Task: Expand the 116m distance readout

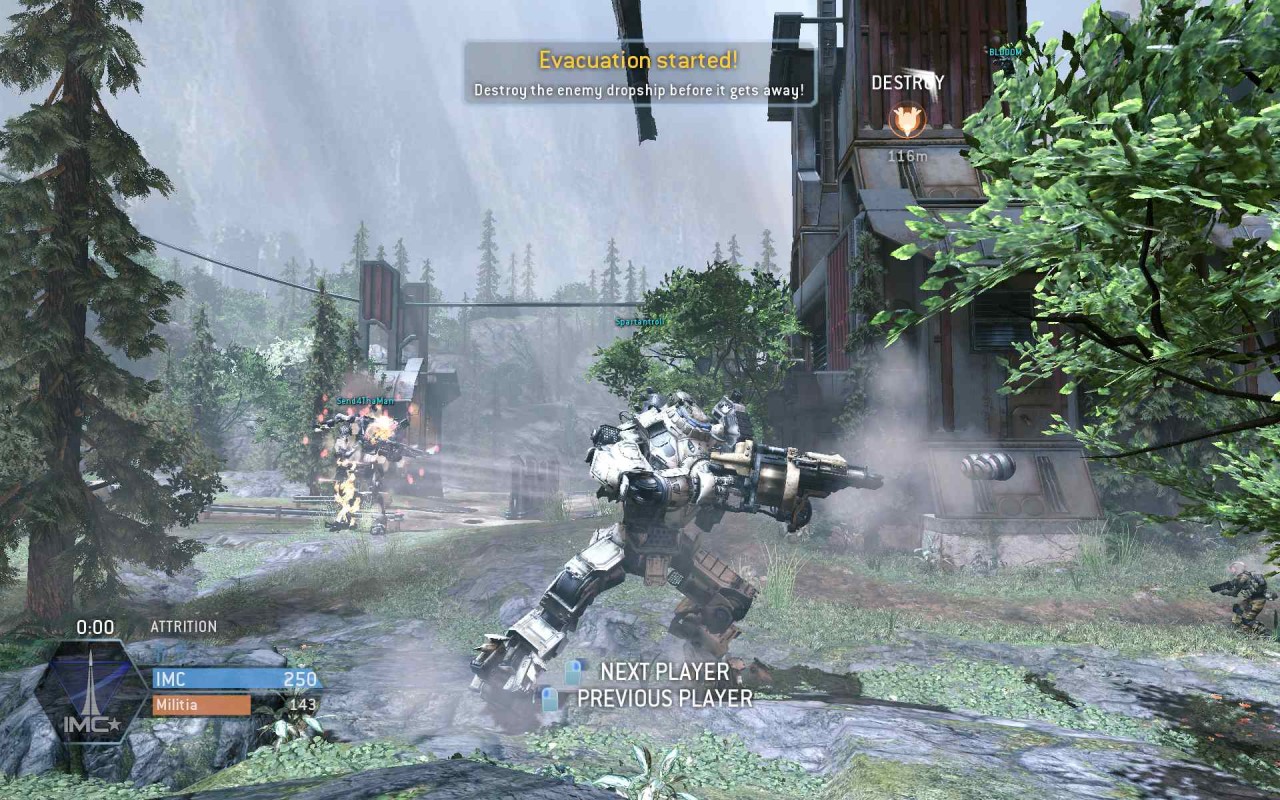Action: pos(905,156)
